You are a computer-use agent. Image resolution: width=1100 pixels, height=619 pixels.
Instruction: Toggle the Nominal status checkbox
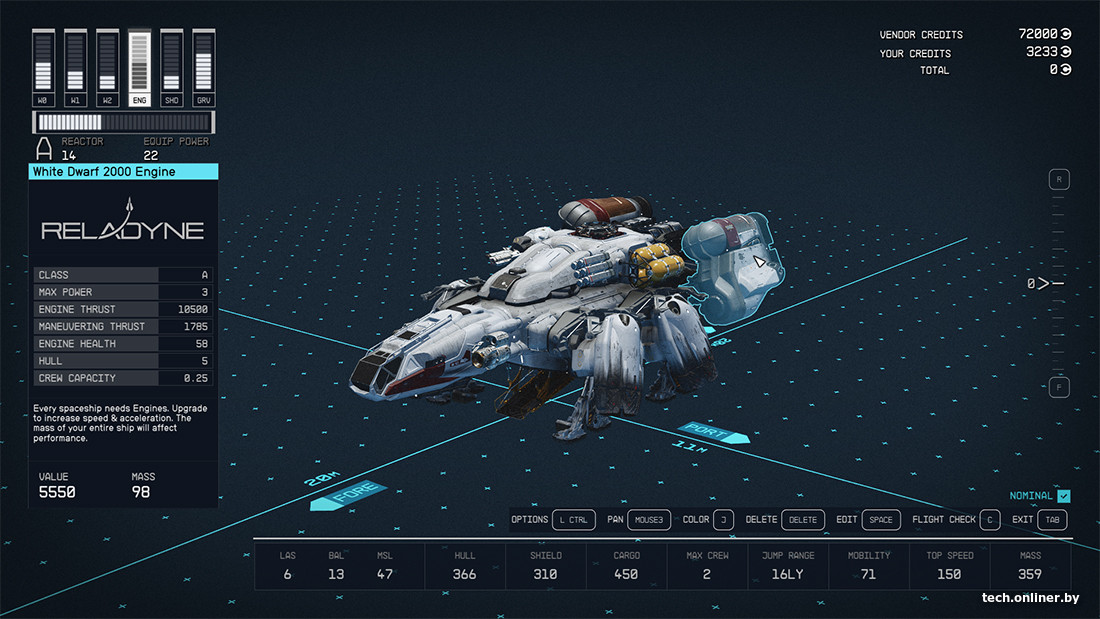(x=1064, y=496)
